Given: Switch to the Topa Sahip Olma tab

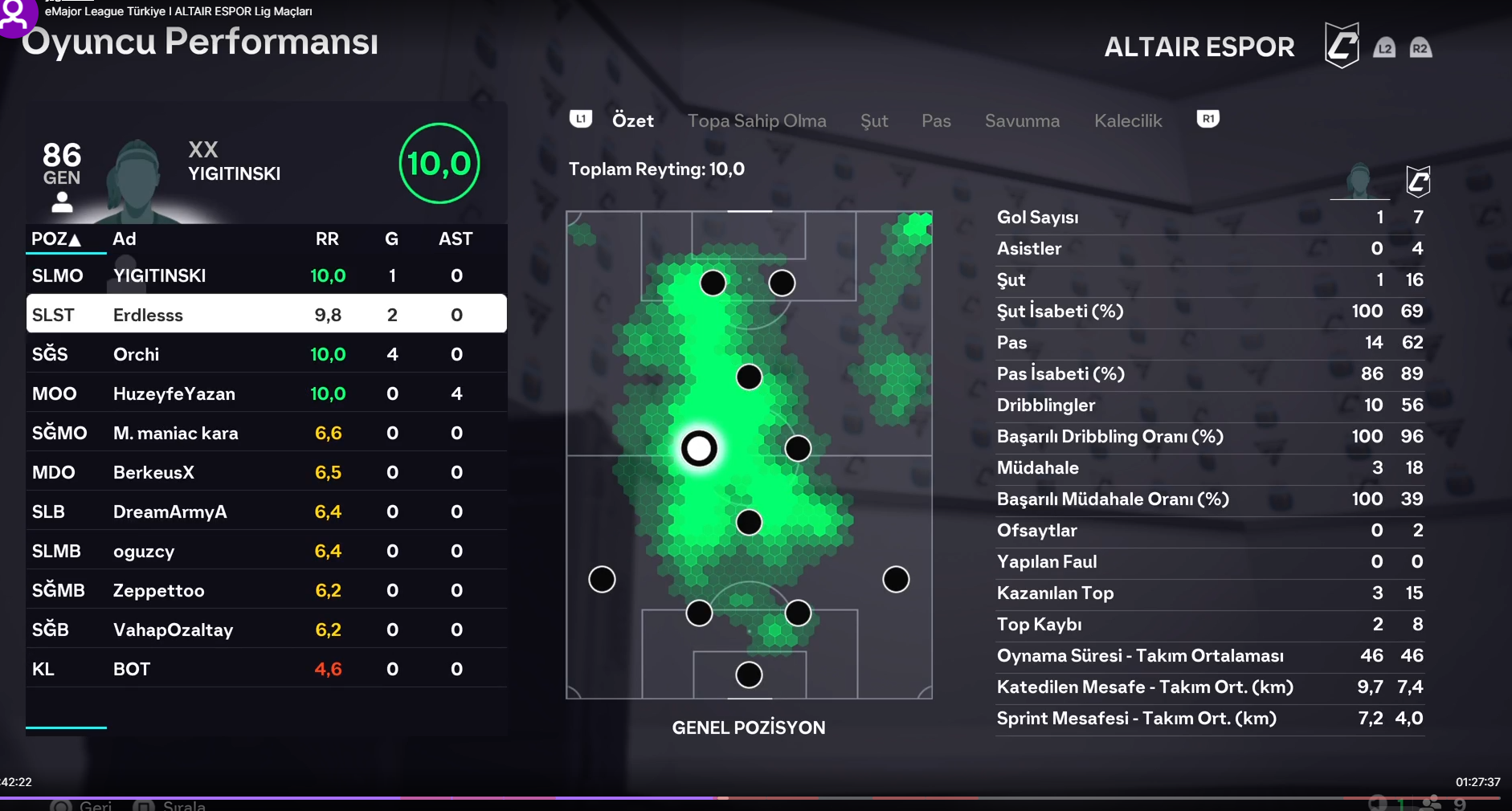Looking at the screenshot, I should (x=756, y=121).
